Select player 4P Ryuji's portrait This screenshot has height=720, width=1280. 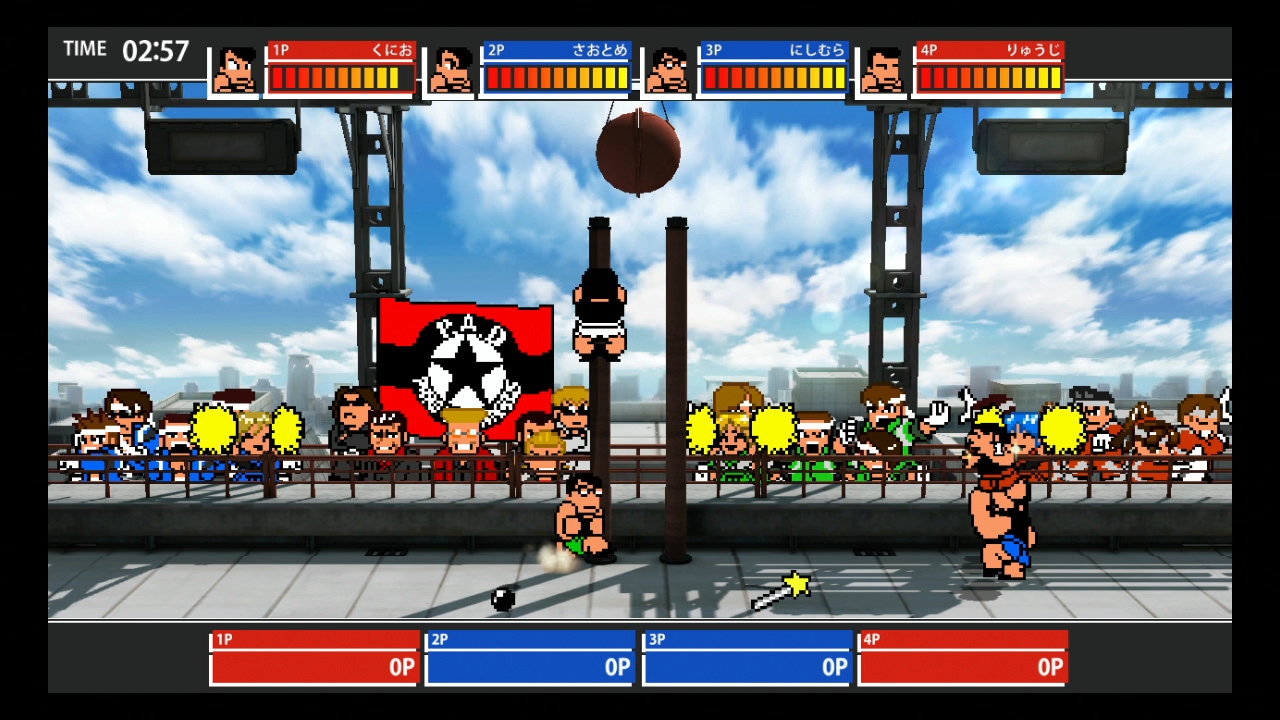click(x=883, y=71)
